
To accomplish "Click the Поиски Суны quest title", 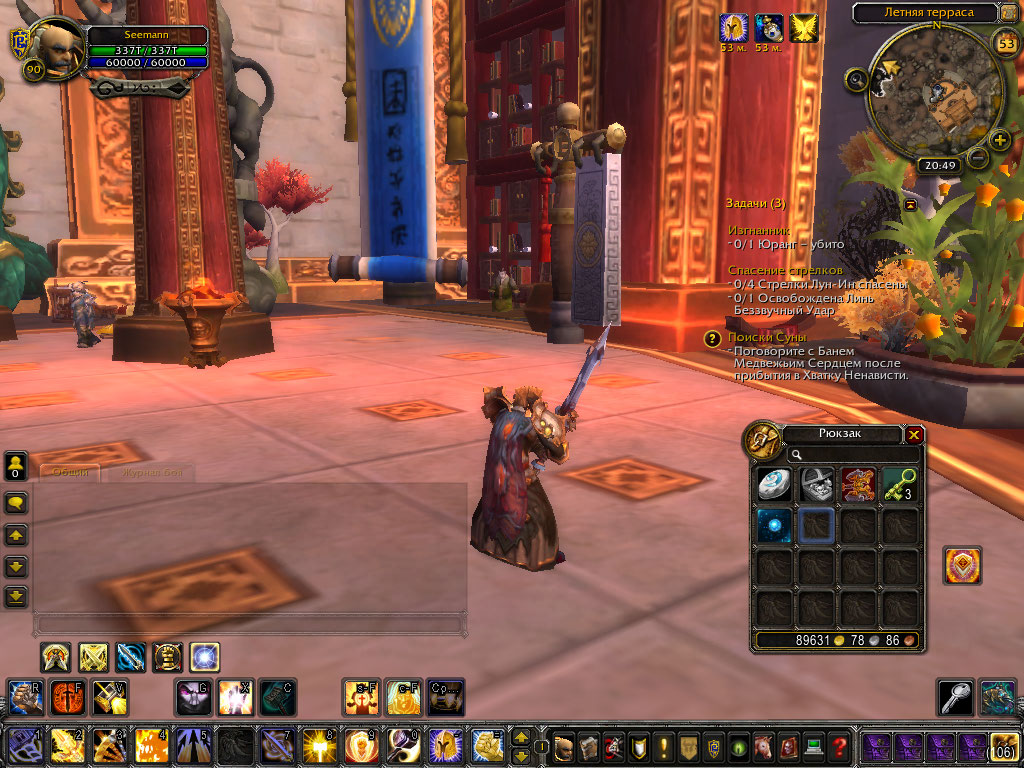I will tap(767, 338).
